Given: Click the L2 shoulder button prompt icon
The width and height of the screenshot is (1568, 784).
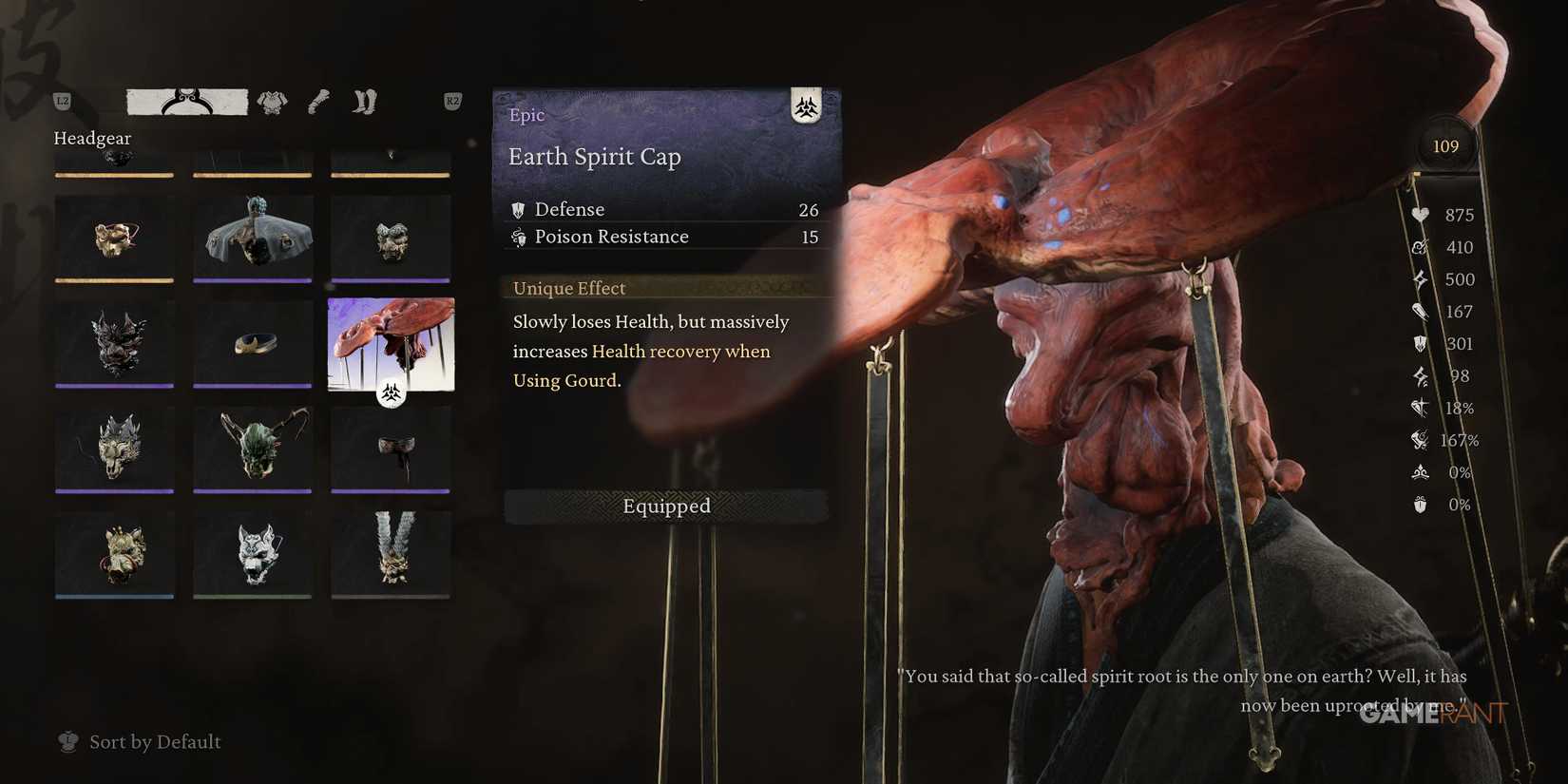Looking at the screenshot, I should [x=62, y=100].
